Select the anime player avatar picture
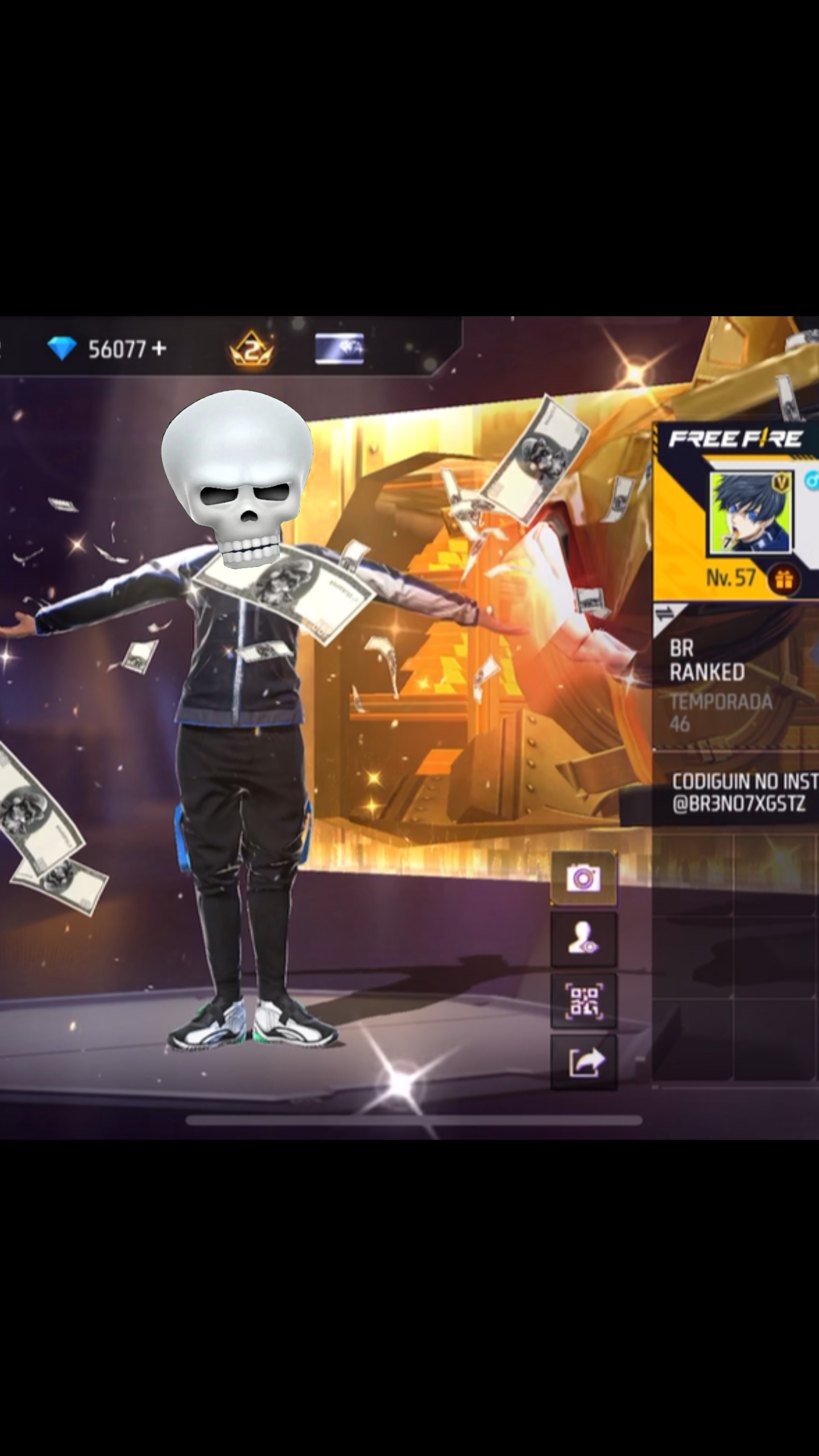819x1456 pixels. click(x=749, y=513)
